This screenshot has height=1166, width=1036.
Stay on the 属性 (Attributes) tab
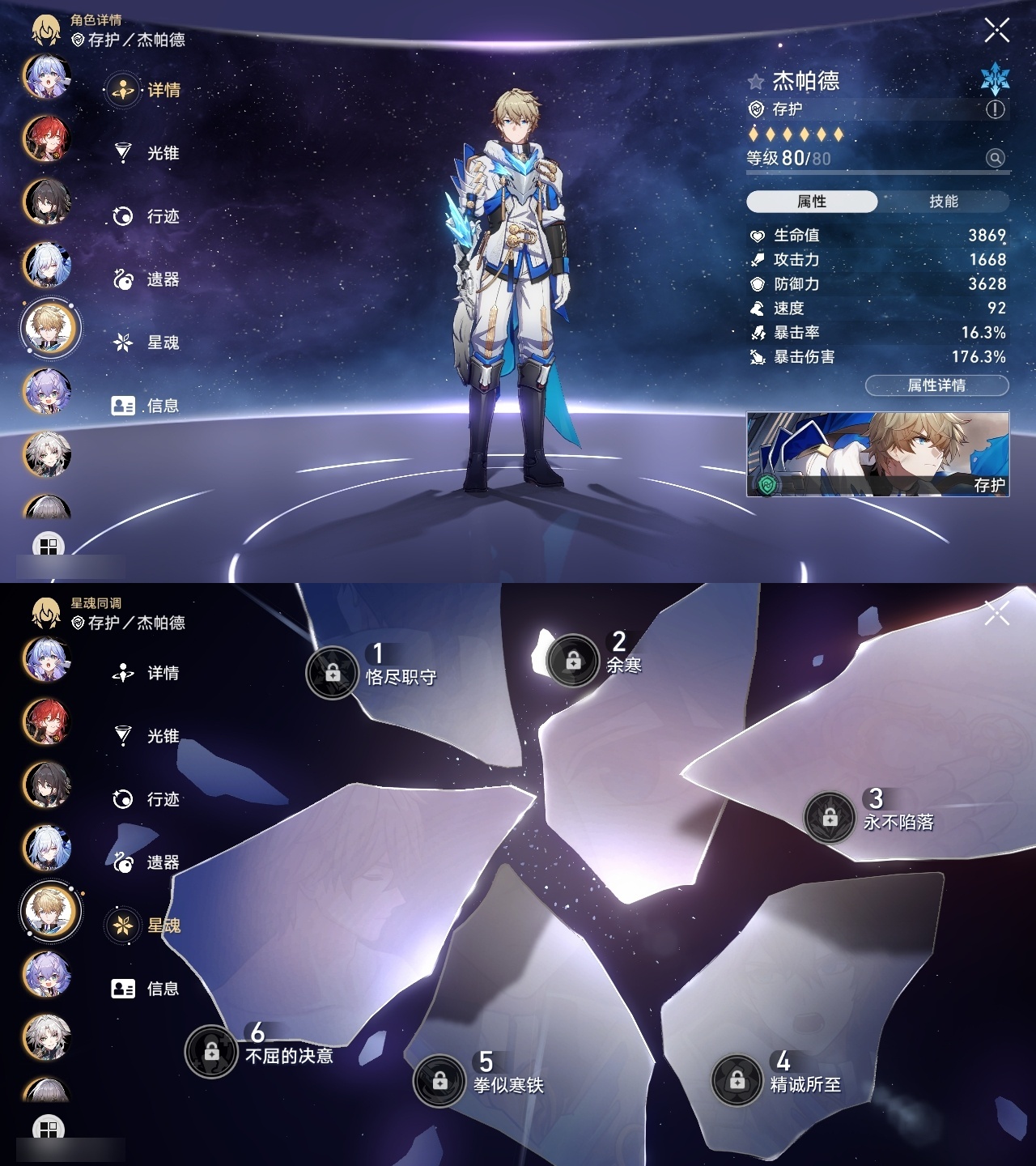pyautogui.click(x=813, y=200)
